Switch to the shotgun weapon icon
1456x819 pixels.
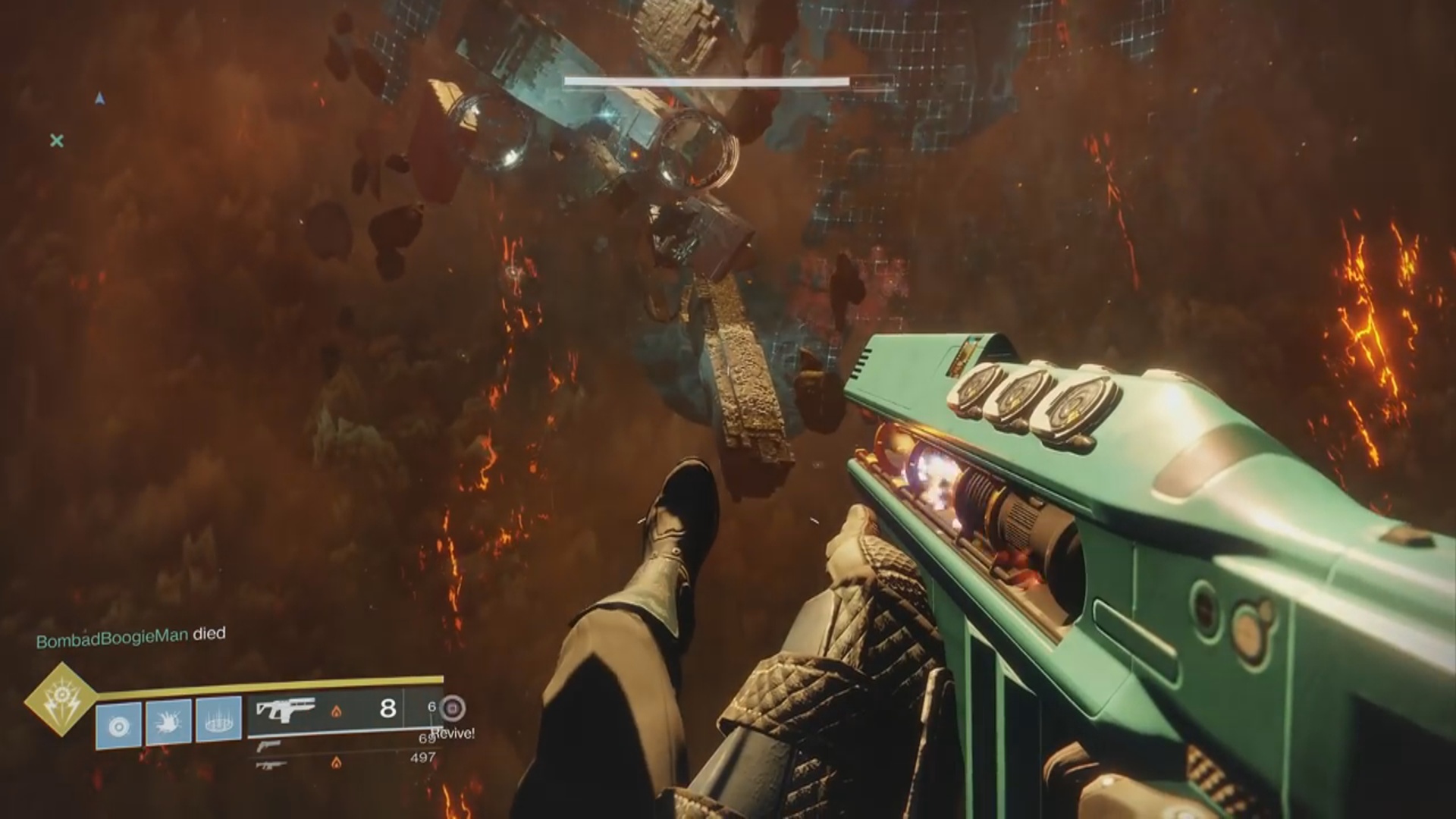pos(269,745)
